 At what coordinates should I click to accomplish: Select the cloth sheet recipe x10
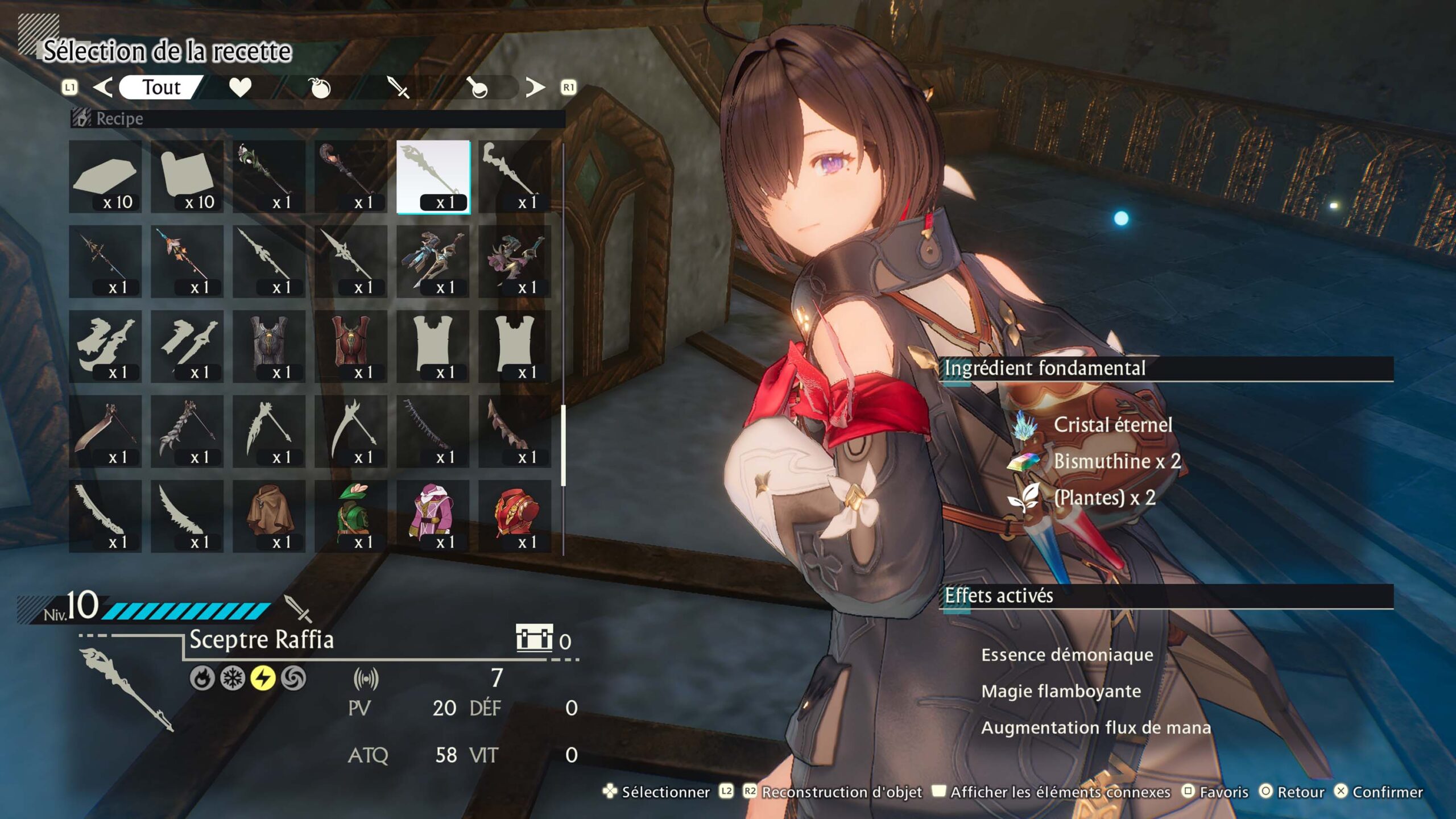(187, 177)
